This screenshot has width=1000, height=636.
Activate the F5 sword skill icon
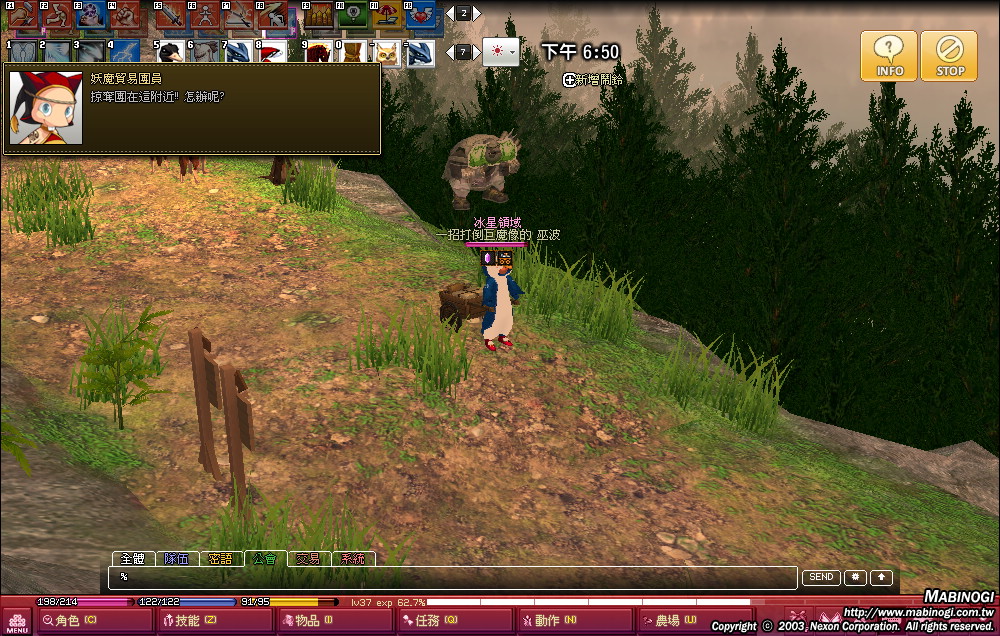coord(169,16)
